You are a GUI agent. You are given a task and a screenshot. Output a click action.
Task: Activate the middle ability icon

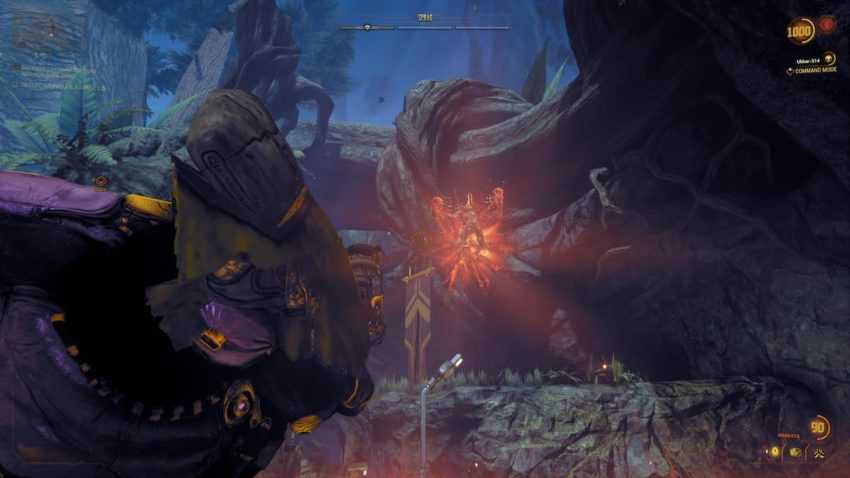795,452
